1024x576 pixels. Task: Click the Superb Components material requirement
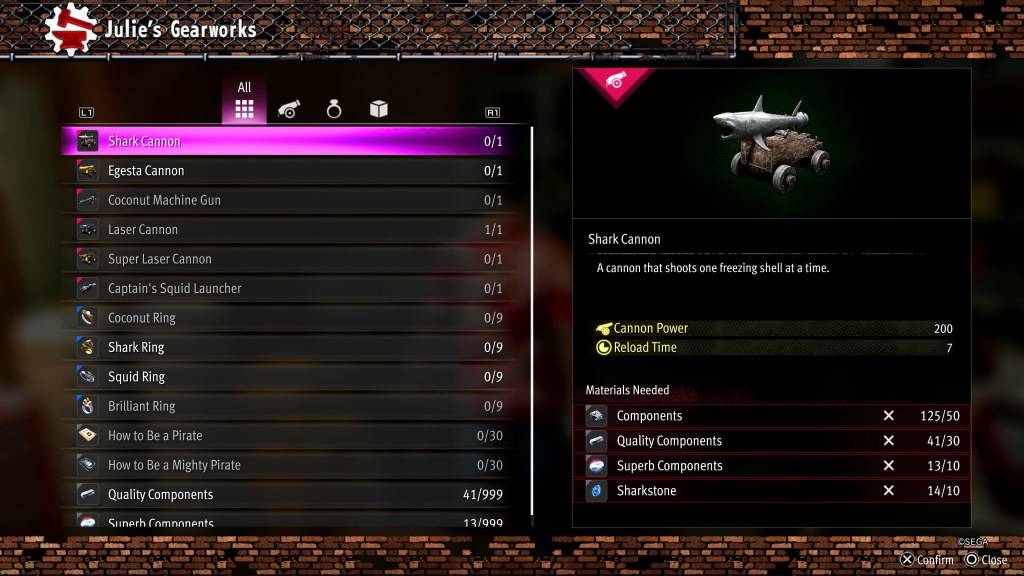[772, 466]
